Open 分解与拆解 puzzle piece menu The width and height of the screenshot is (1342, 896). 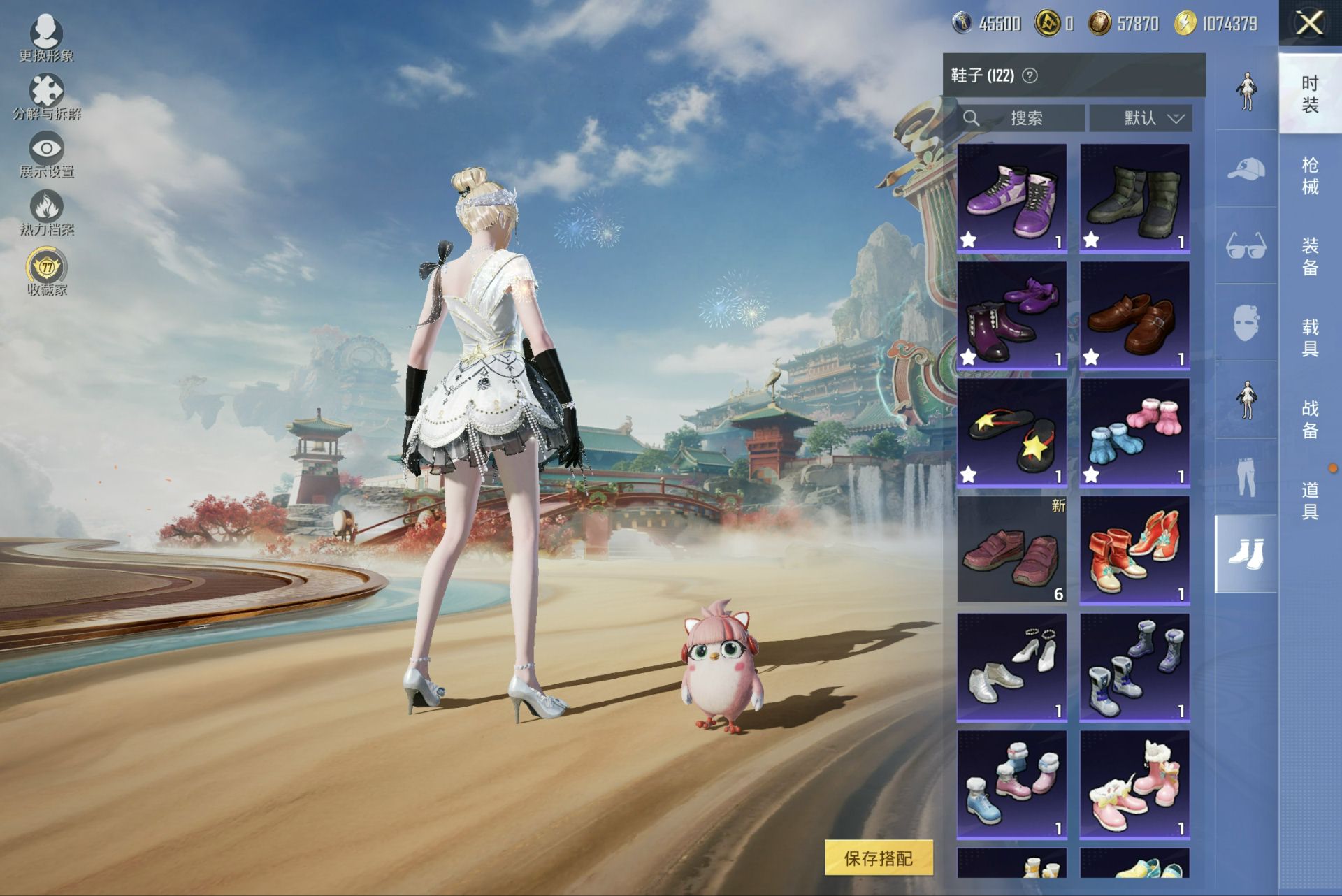[46, 96]
